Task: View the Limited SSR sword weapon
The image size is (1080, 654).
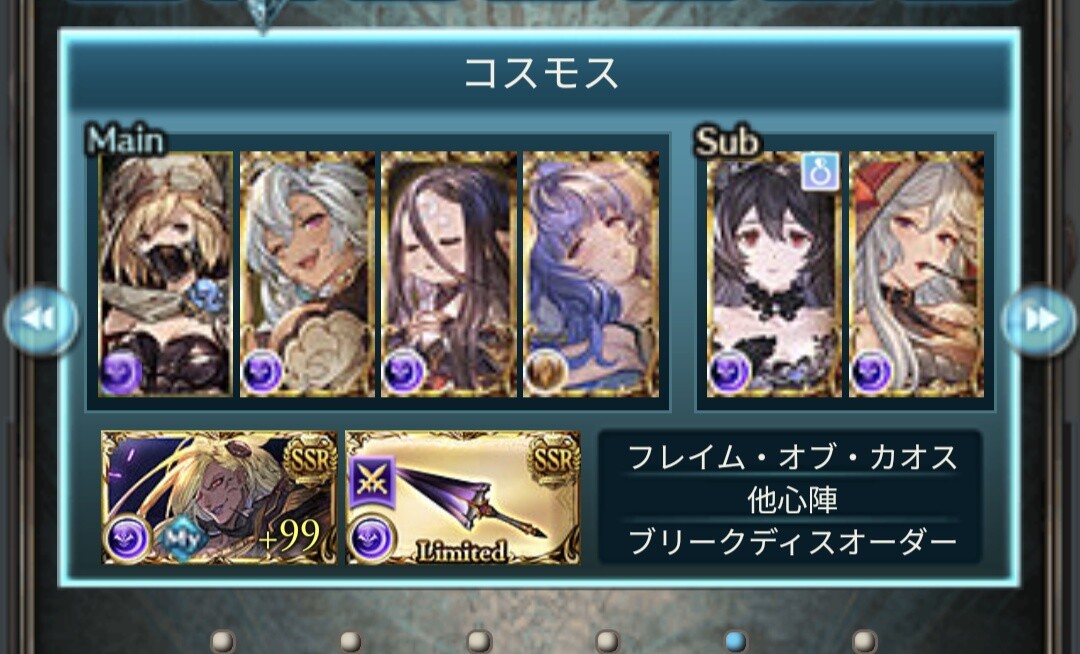Action: point(463,497)
